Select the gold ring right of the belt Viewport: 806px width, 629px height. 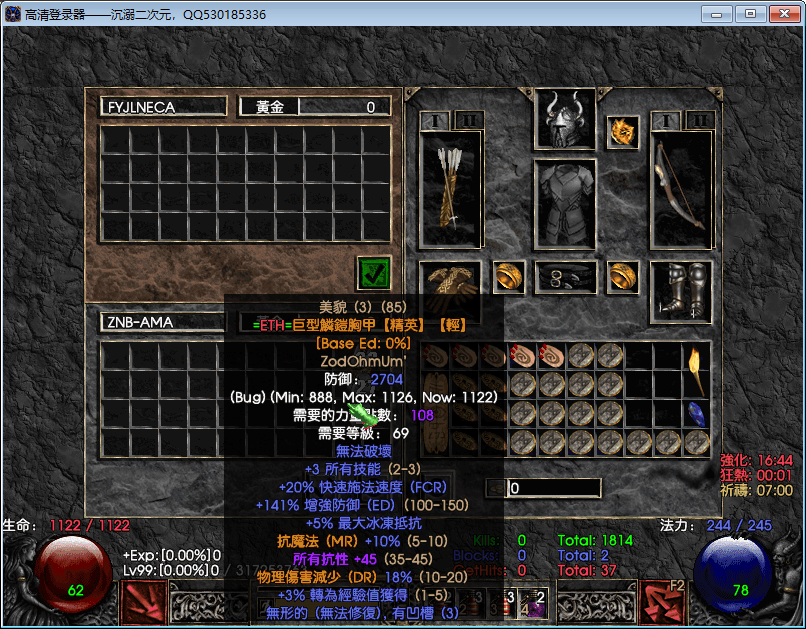pos(623,277)
